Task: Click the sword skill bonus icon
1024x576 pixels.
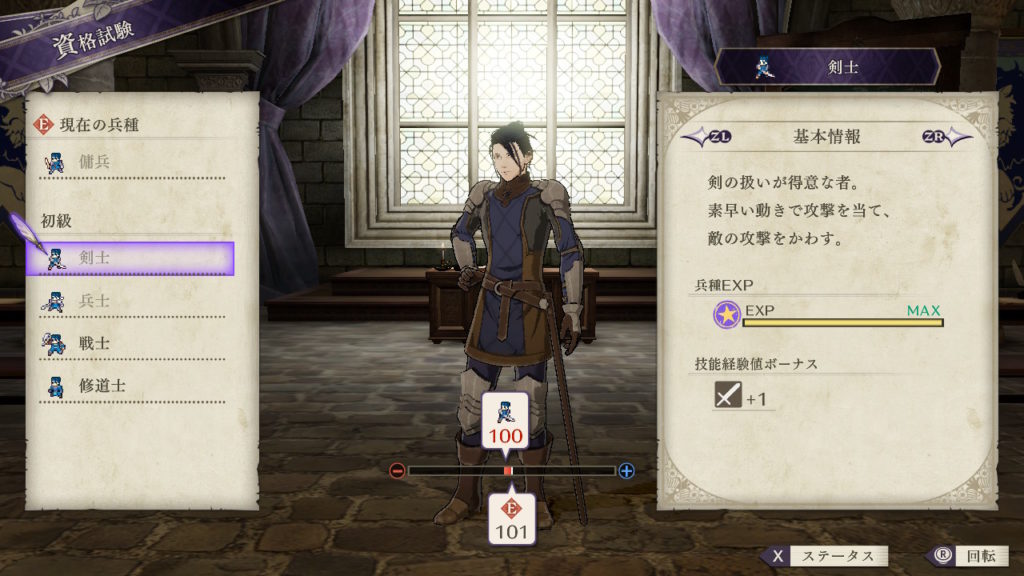Action: 727,397
